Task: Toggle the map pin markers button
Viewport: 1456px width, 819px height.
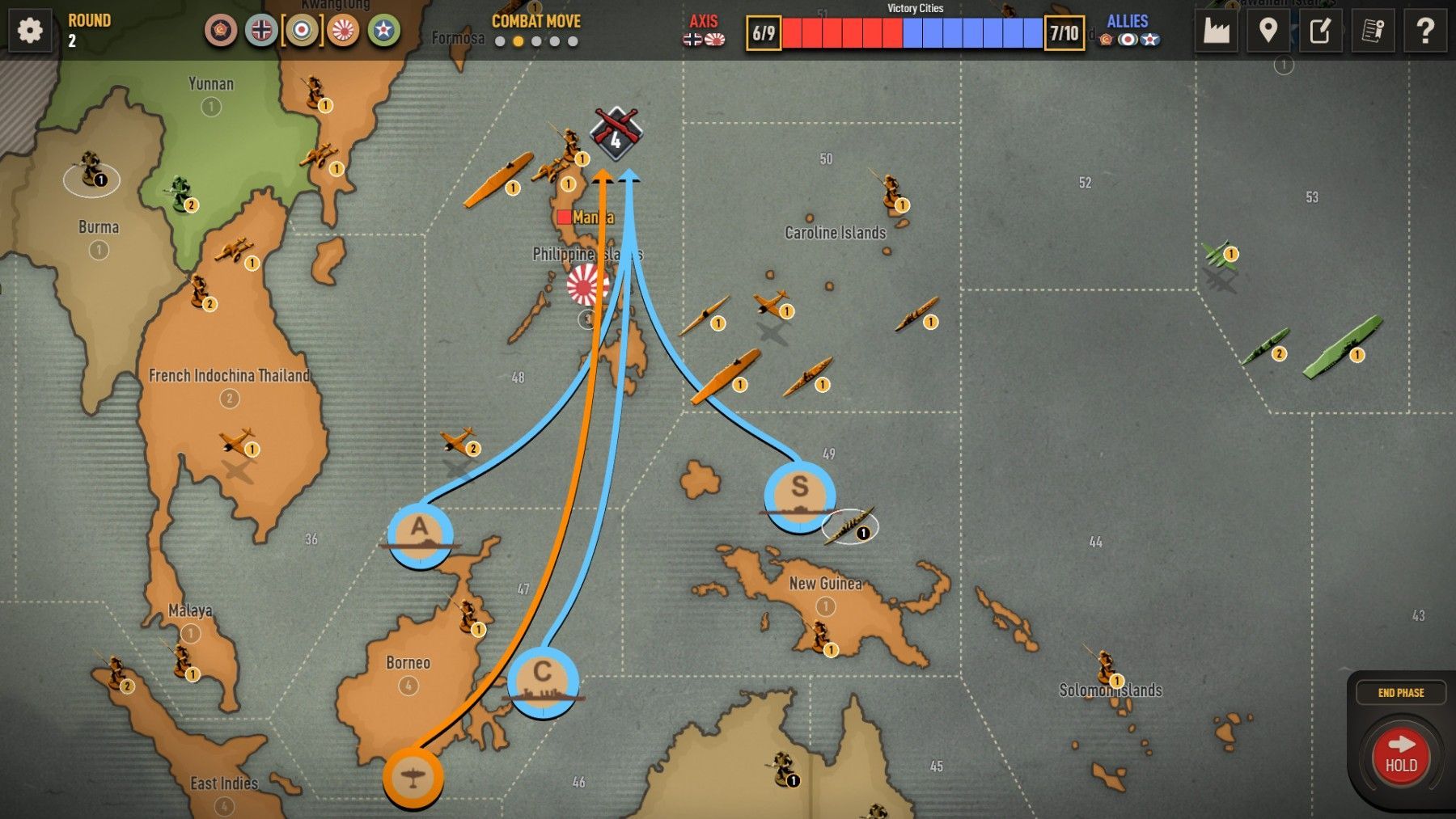Action: point(1268,31)
